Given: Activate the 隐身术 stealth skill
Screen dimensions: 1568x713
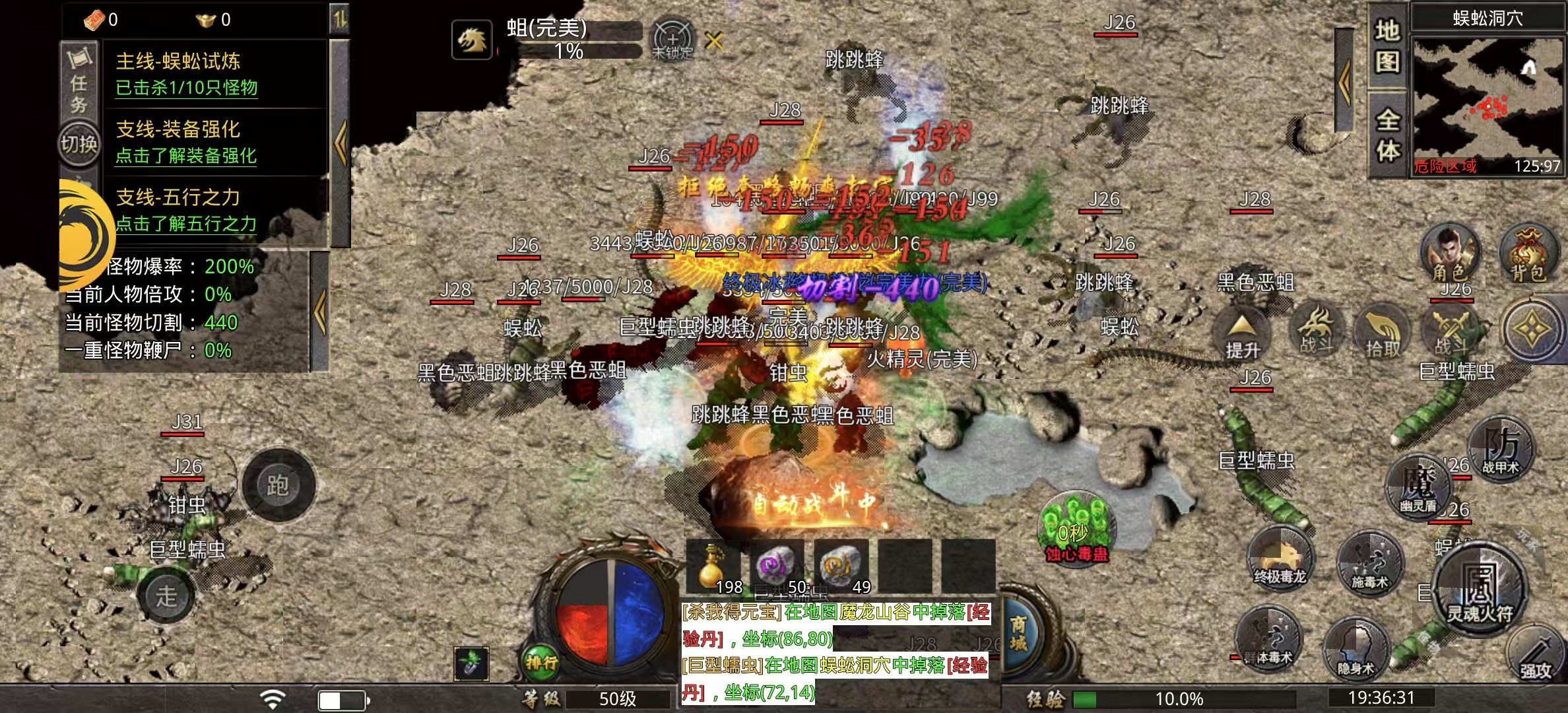Looking at the screenshot, I should [1356, 650].
